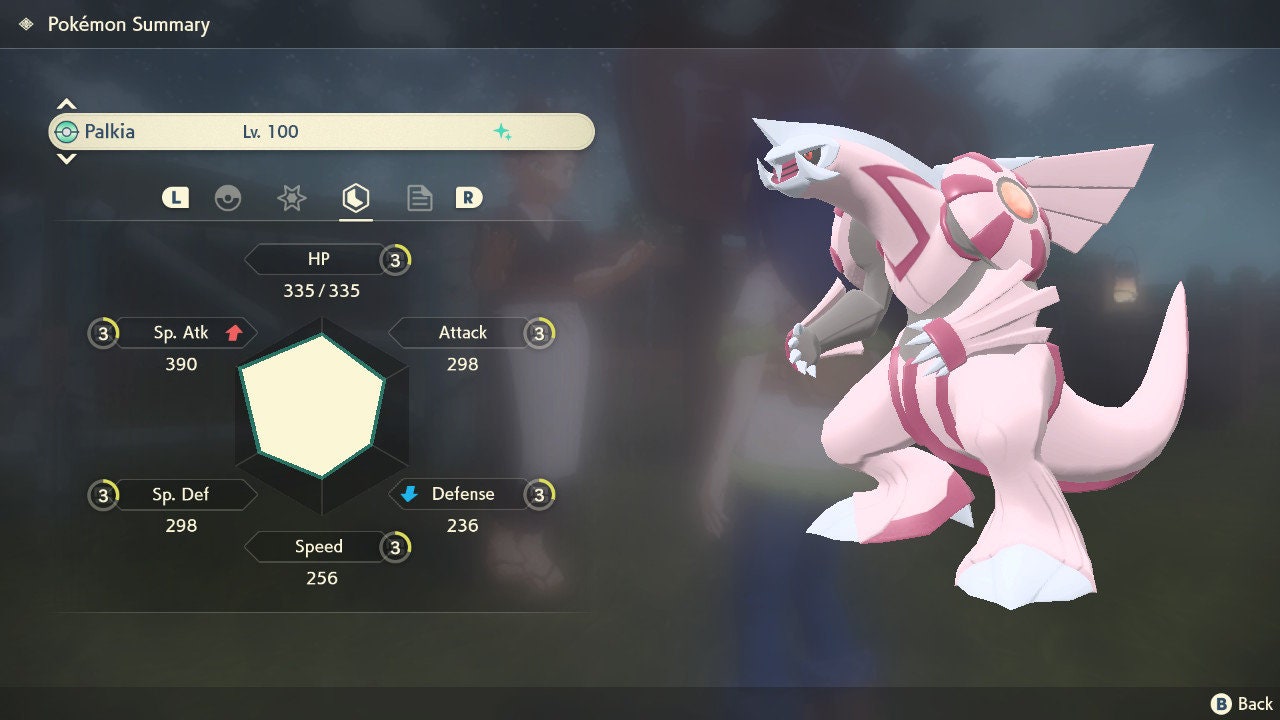Show the notes tab with document icon
Viewport: 1280px width, 720px height.
419,198
